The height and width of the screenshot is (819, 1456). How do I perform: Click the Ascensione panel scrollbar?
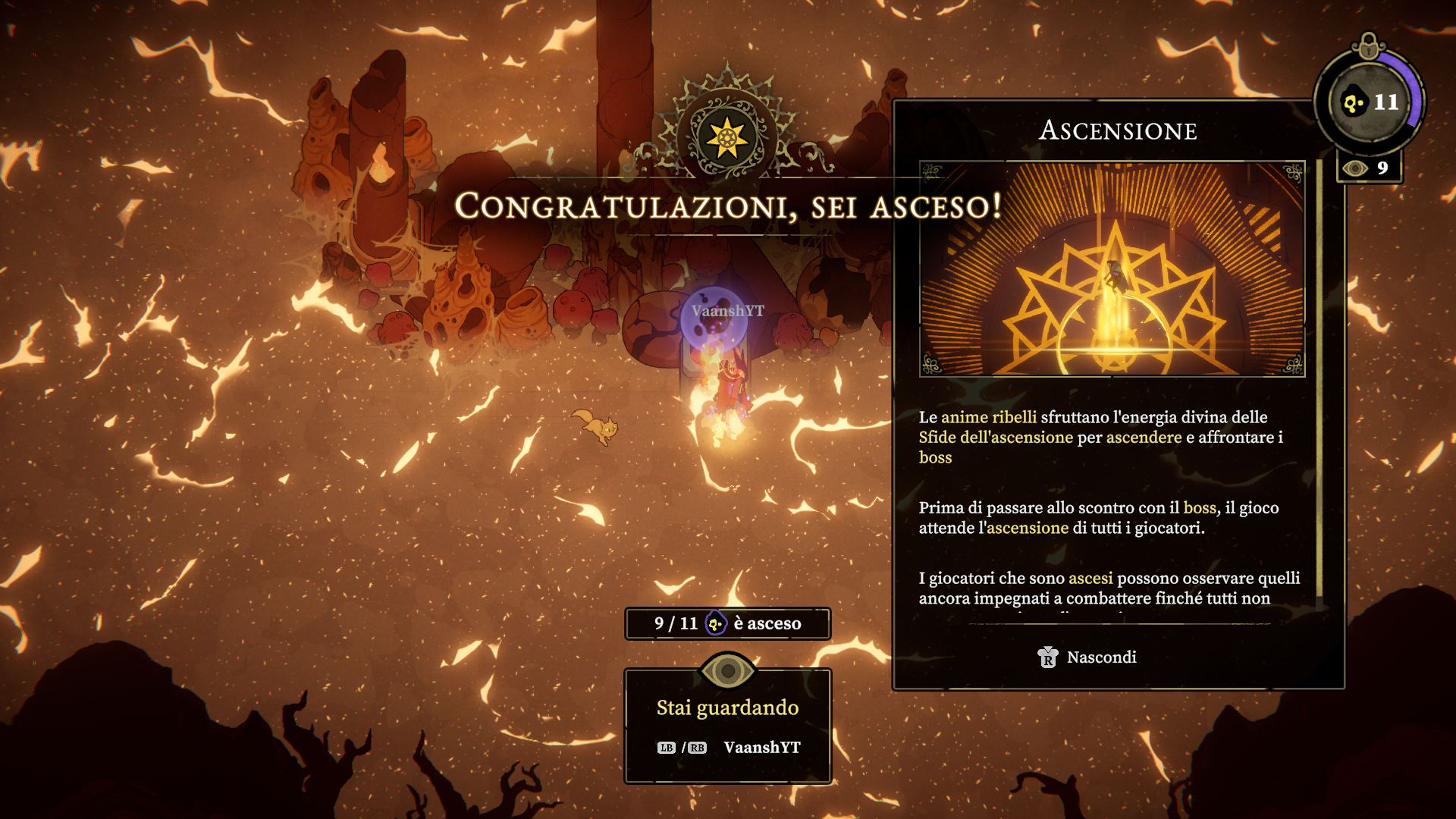point(1319,379)
